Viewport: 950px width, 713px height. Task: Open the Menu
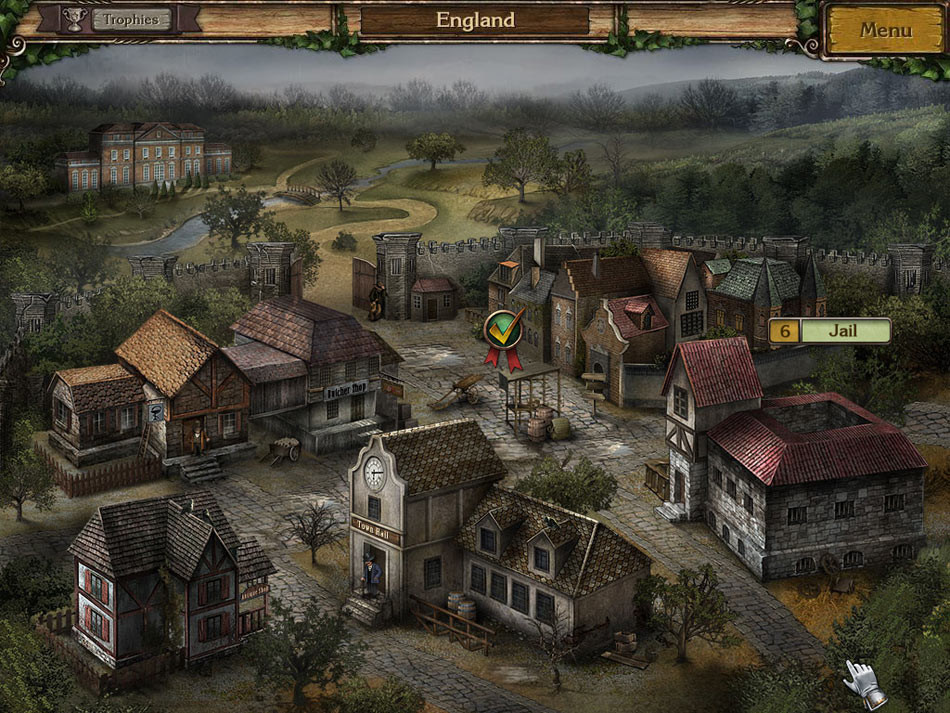[885, 30]
